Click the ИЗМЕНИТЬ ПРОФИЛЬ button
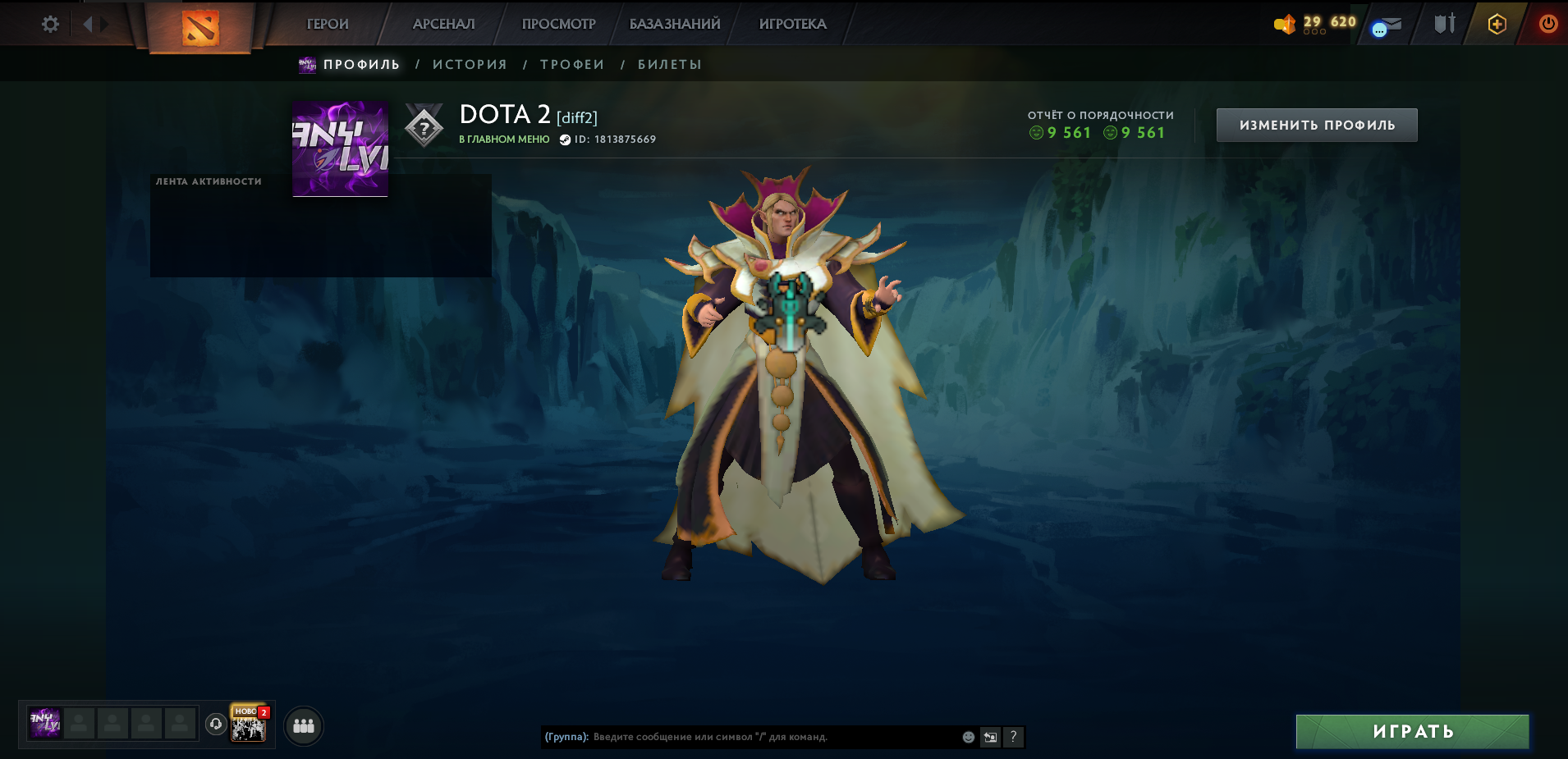 [1317, 124]
